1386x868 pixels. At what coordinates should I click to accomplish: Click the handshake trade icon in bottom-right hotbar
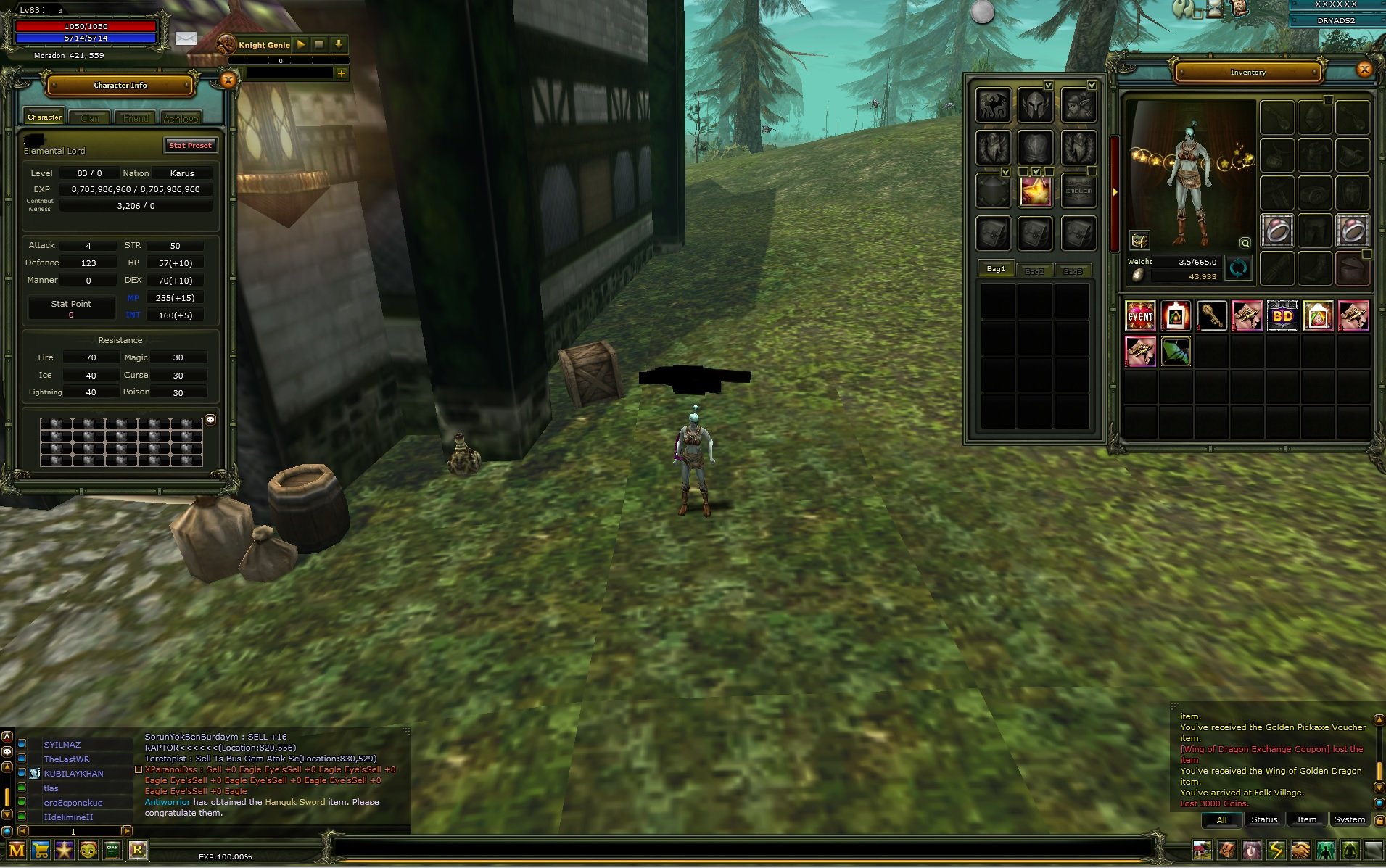coord(1301,850)
